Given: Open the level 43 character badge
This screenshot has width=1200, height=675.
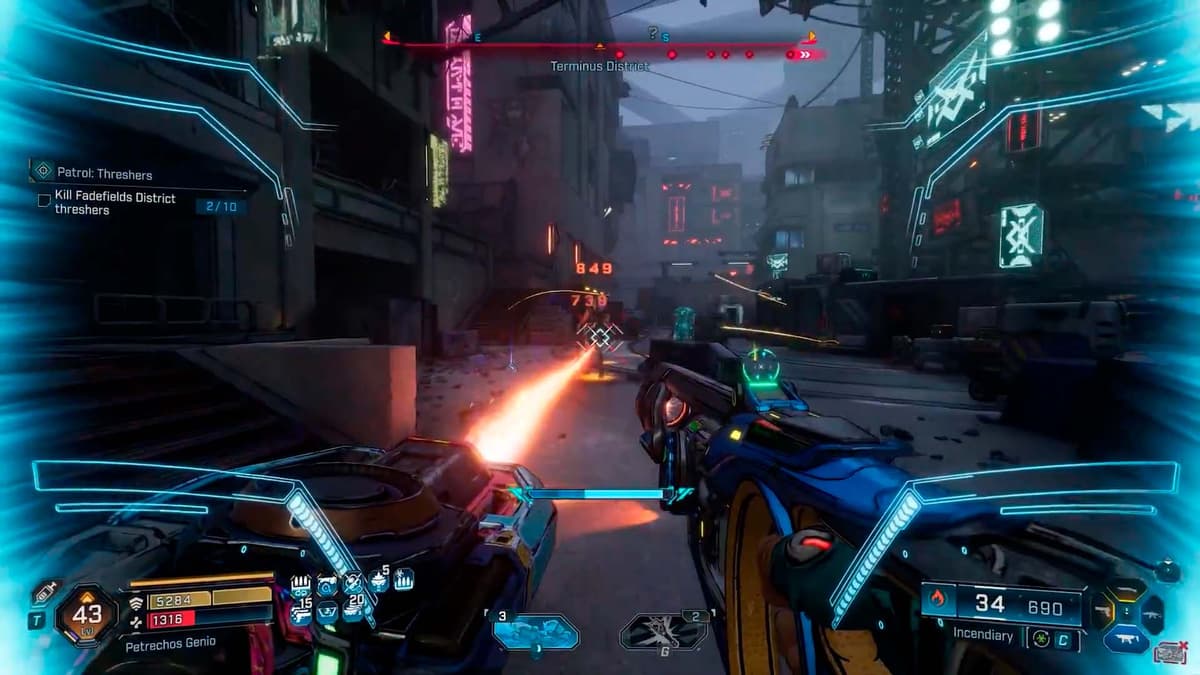Looking at the screenshot, I should (87, 614).
